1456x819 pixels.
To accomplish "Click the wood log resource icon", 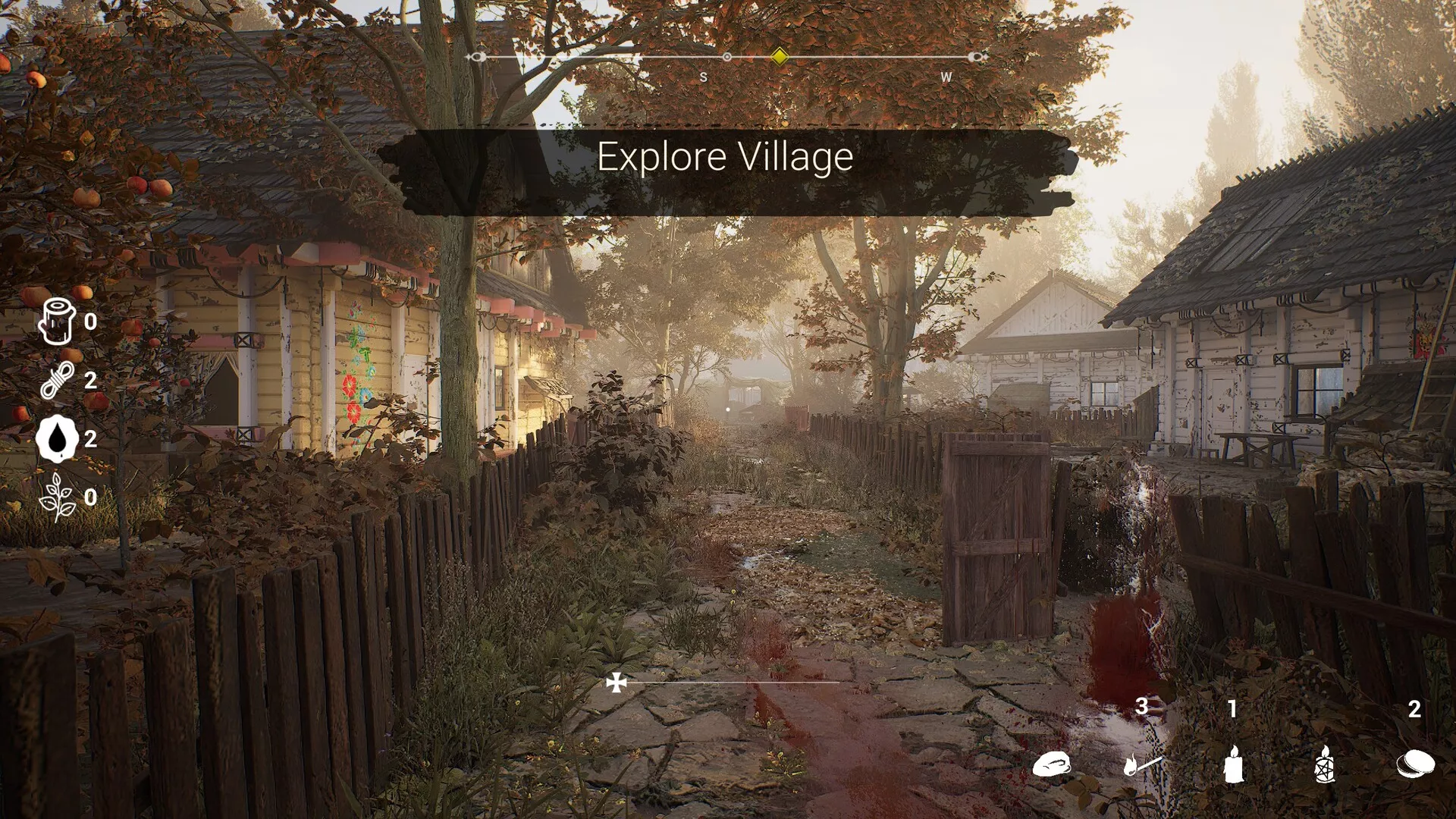I will click(x=58, y=321).
